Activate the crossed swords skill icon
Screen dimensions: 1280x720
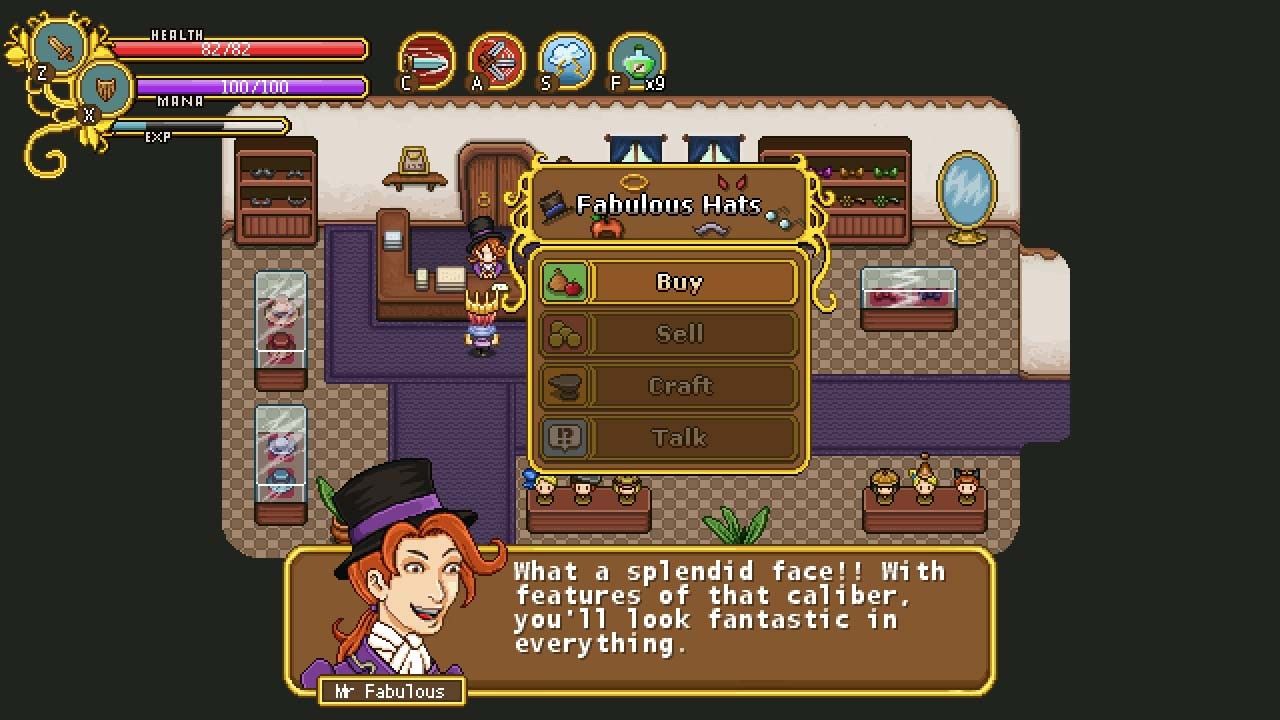click(x=497, y=61)
